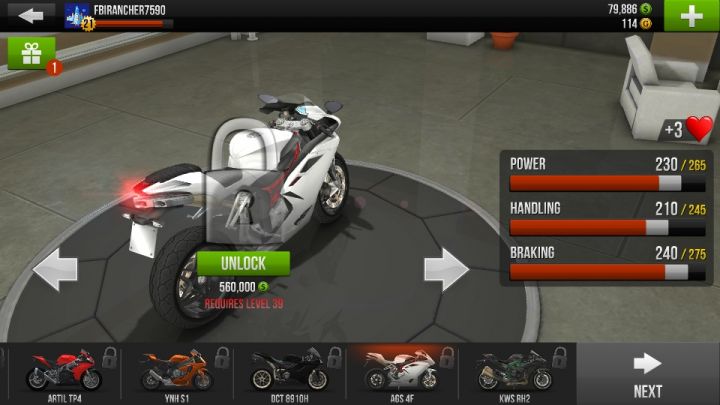Select the KWS RH2 bike thumbnail
This screenshot has width=720, height=405.
(514, 372)
